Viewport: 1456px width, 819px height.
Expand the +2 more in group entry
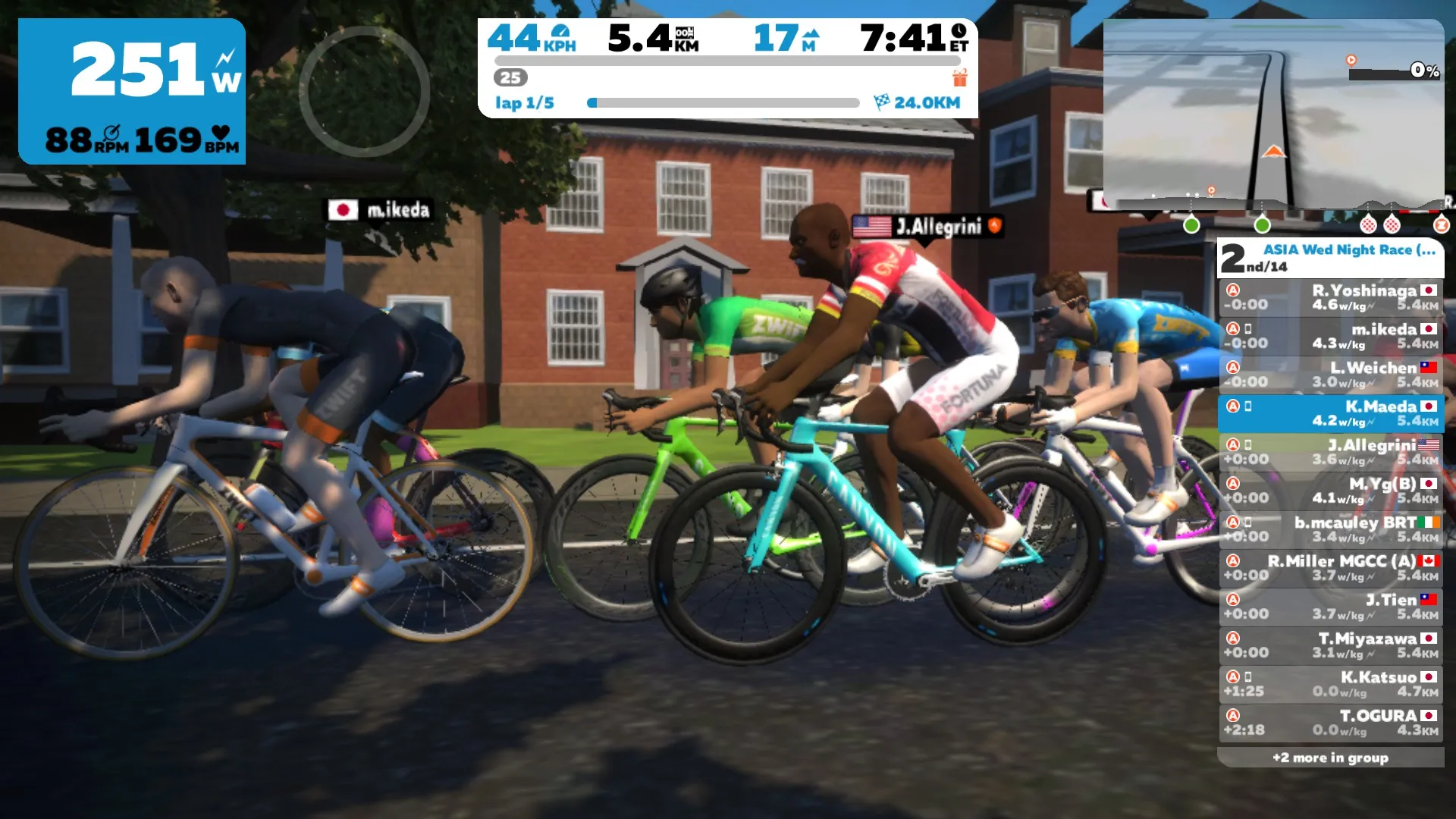(x=1329, y=757)
